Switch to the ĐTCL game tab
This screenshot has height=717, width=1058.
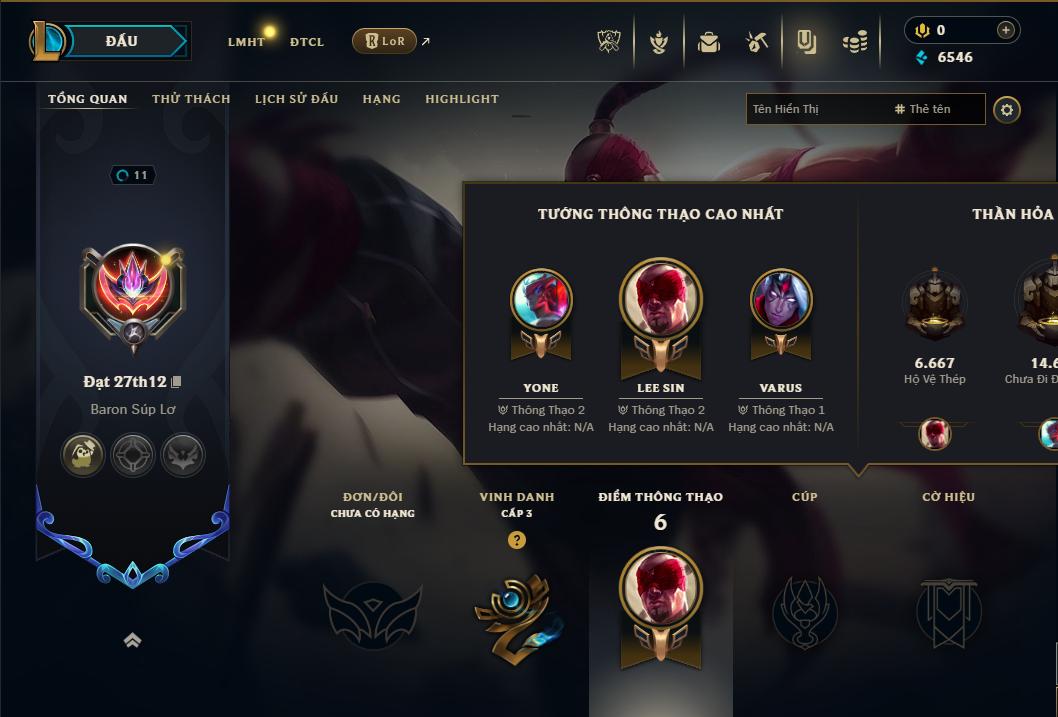click(x=307, y=42)
